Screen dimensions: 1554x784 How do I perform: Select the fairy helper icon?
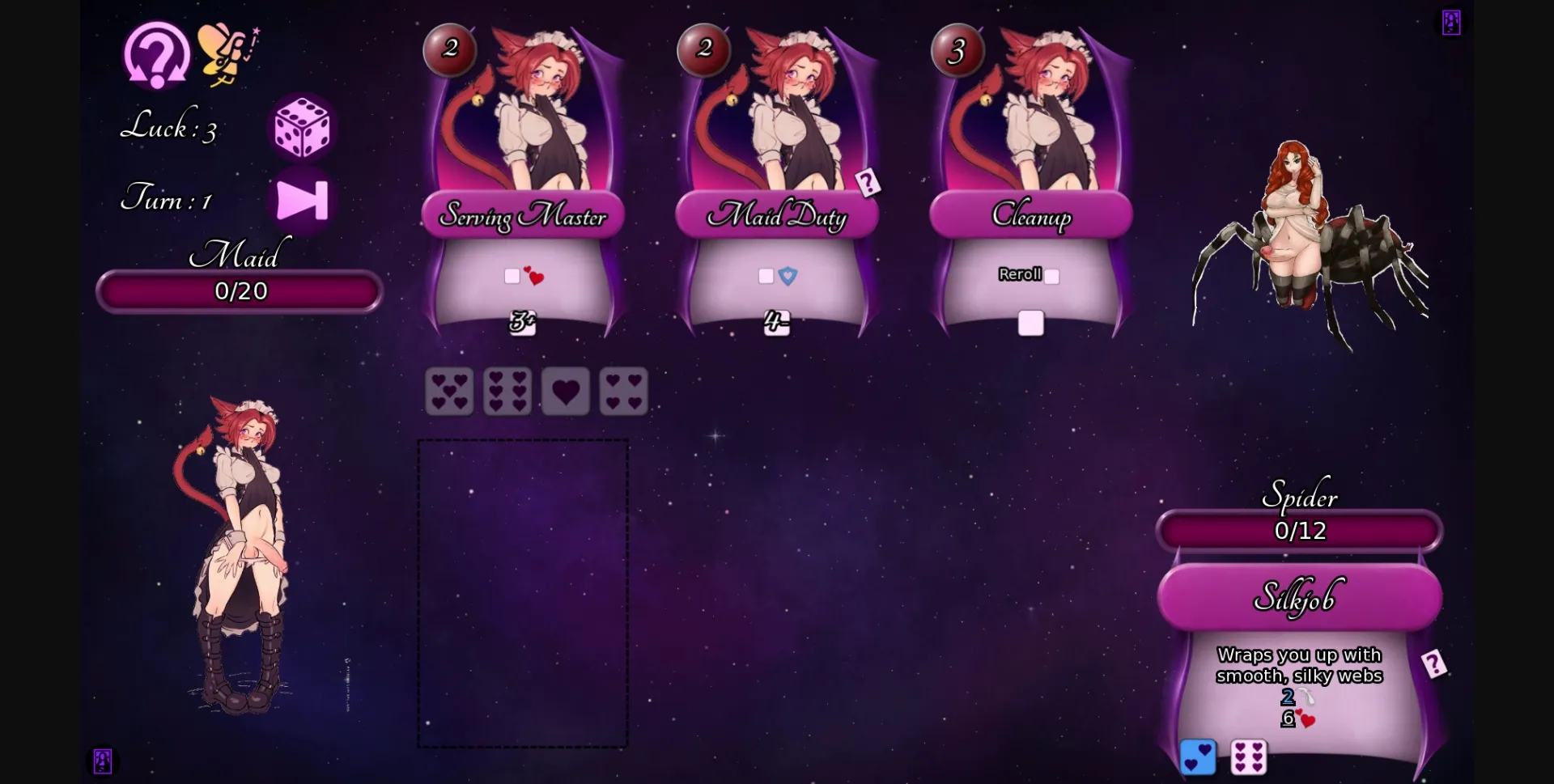[224, 53]
